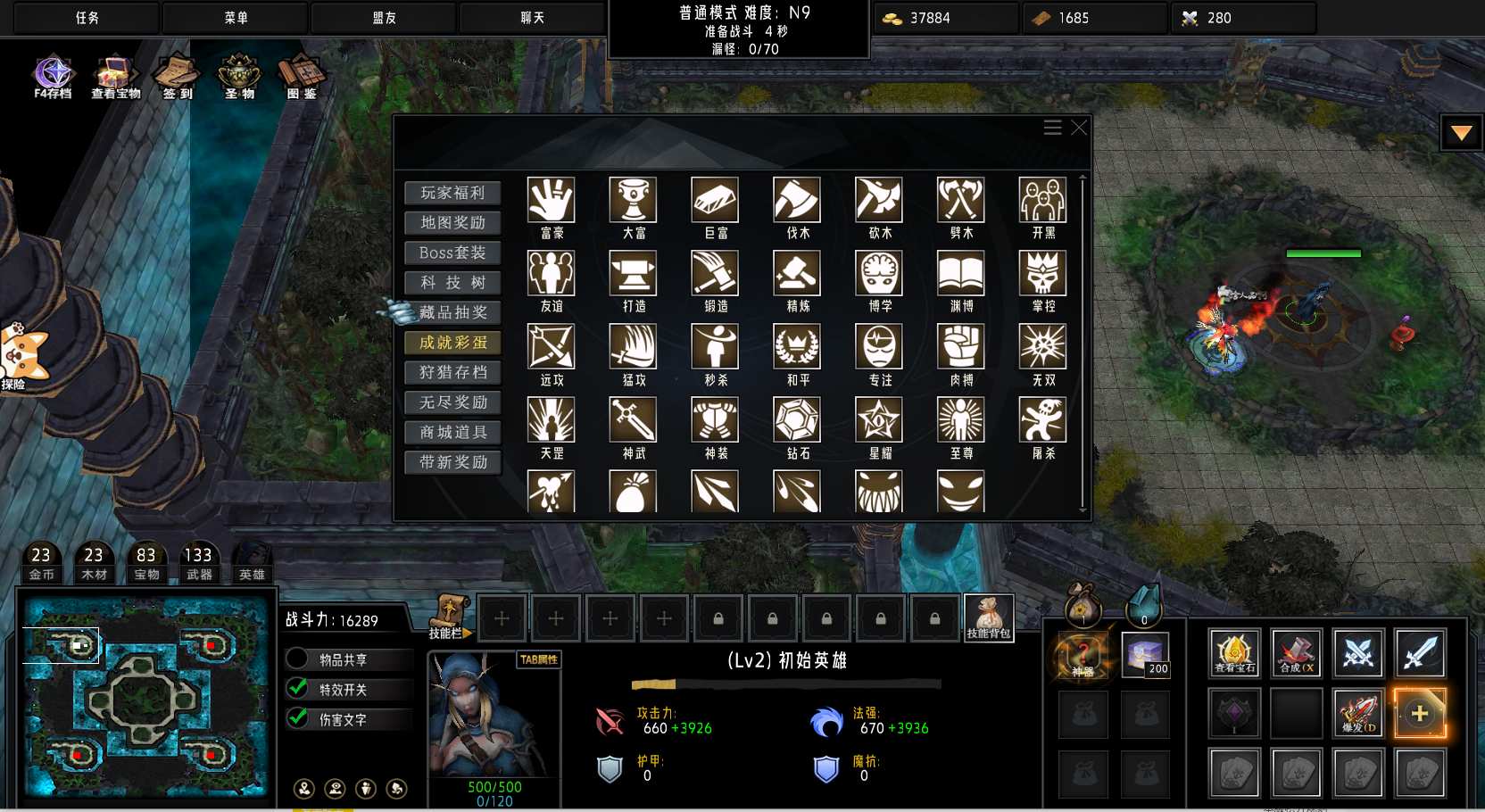Toggle the 伤害文字 damage text checkbox
This screenshot has width=1485, height=812.
coord(298,719)
